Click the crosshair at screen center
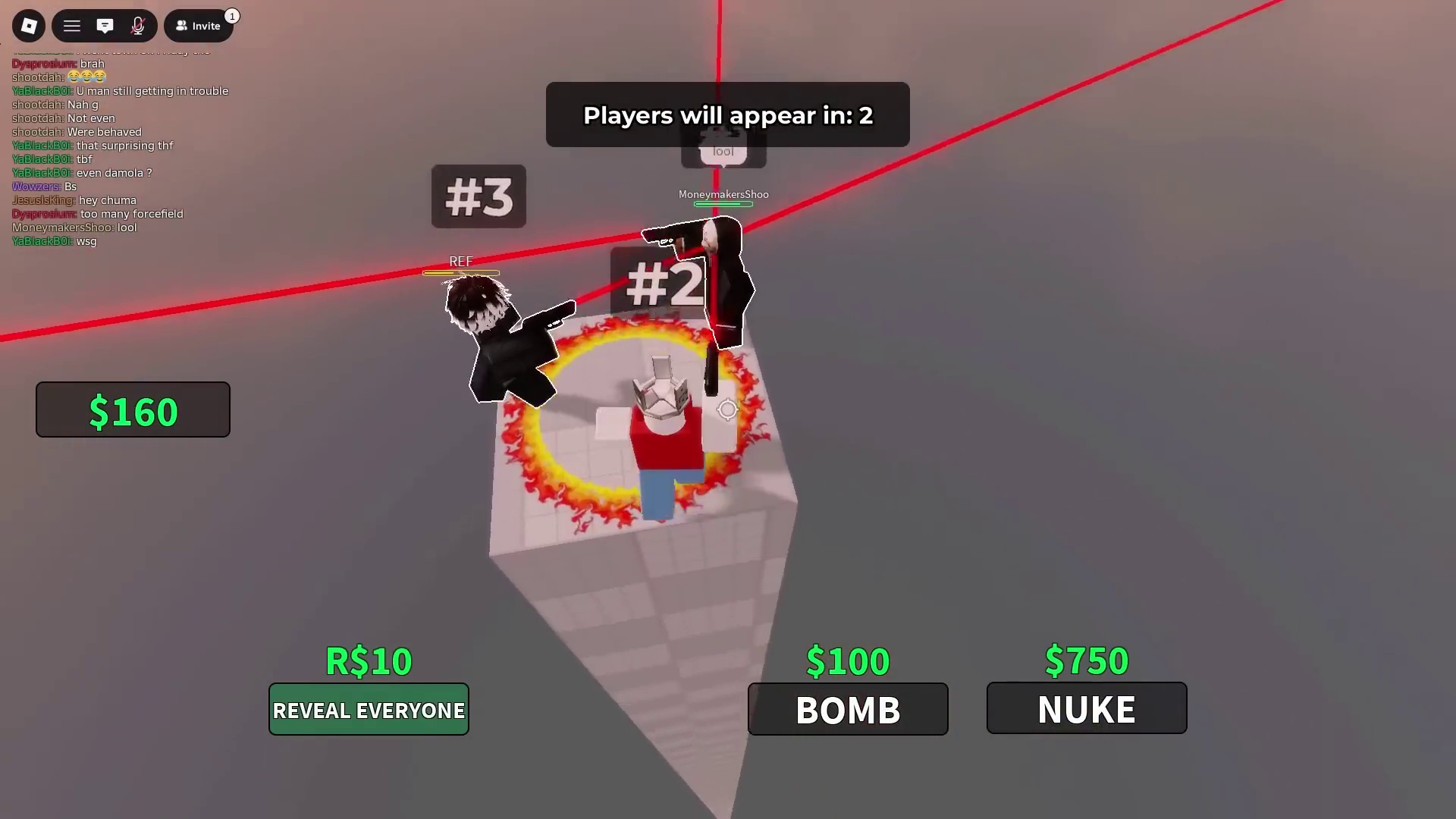Screen dimensions: 1456x819 point(727,409)
